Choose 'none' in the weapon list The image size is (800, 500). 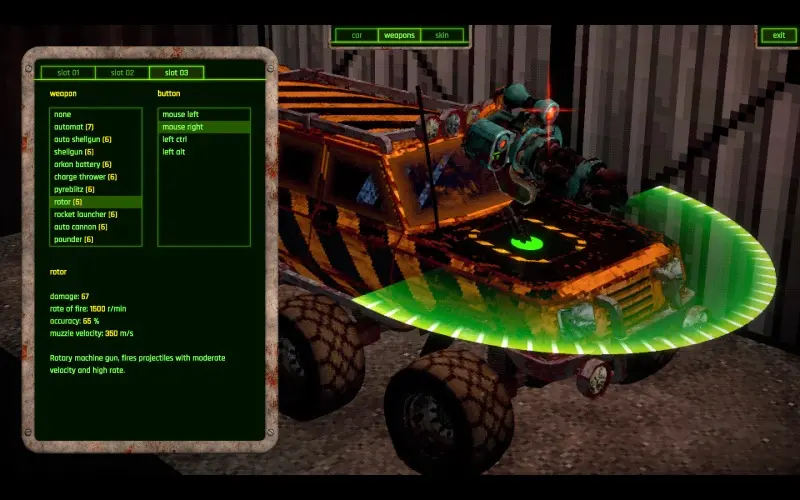coord(63,115)
